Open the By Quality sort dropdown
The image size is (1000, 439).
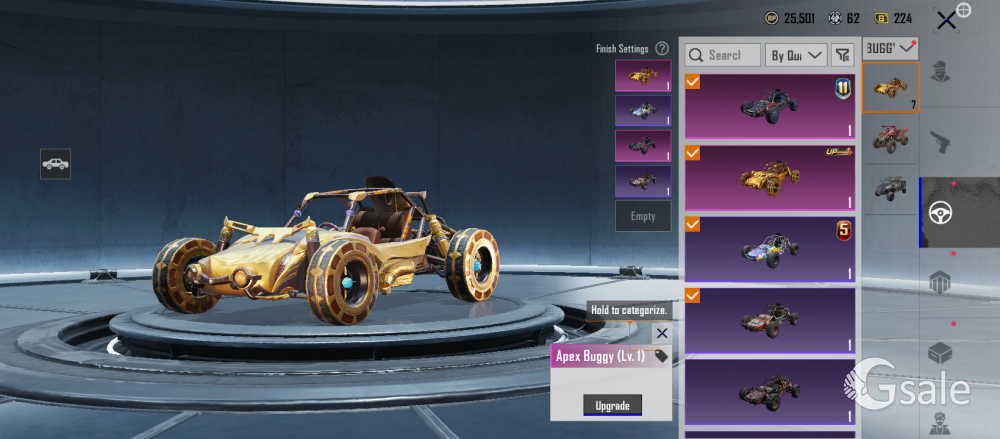pos(796,55)
